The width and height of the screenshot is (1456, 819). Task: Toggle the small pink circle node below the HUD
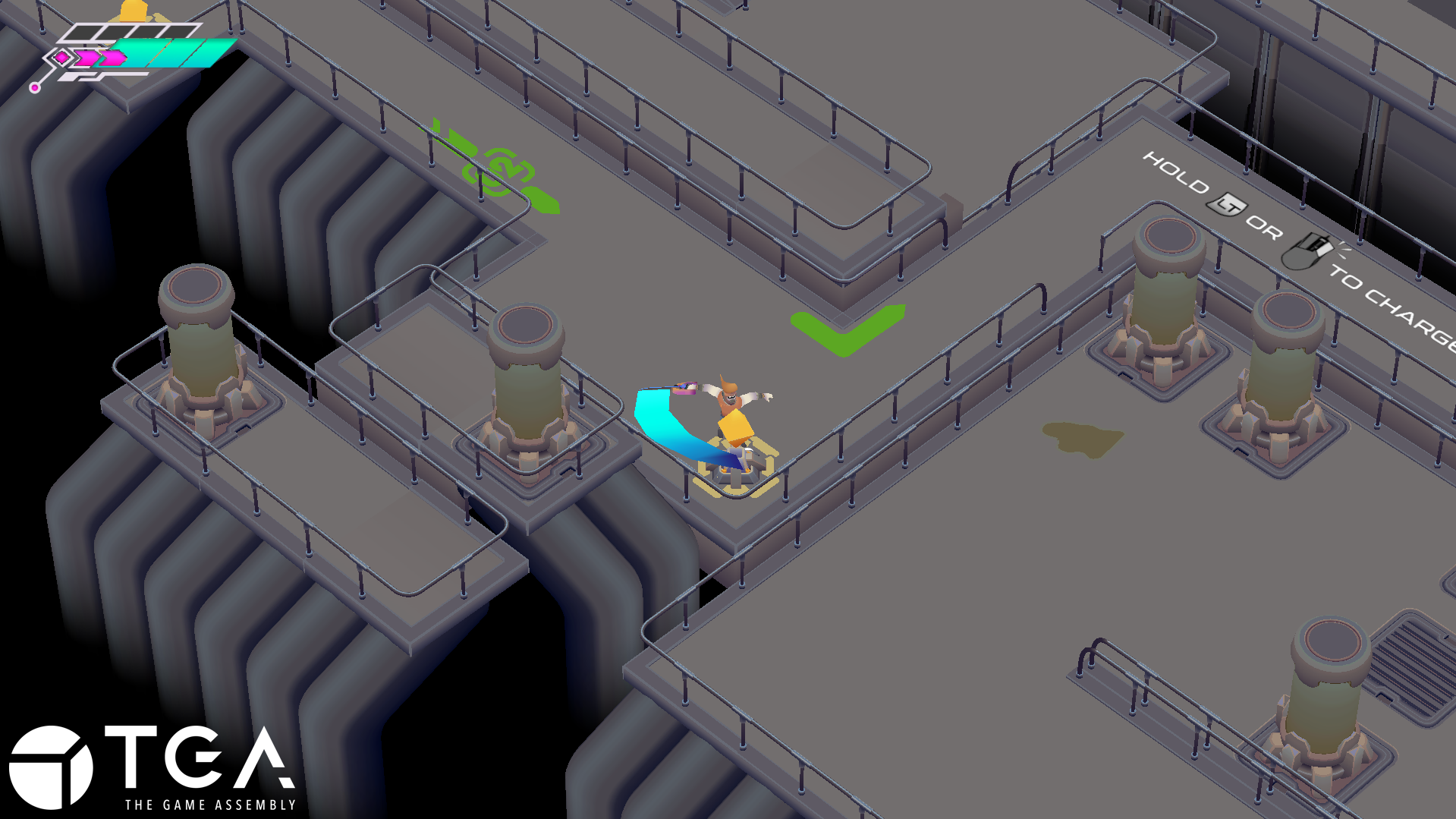[x=35, y=89]
